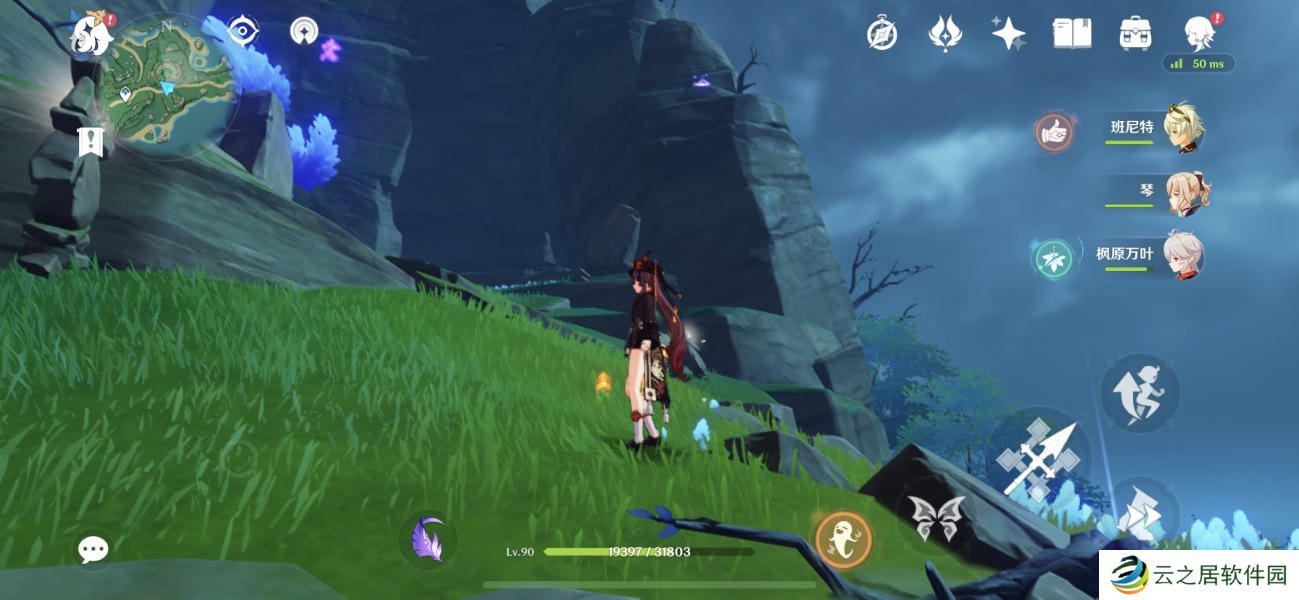Switch to party member 班尼特
The width and height of the screenshot is (1299, 600).
pos(1160,130)
